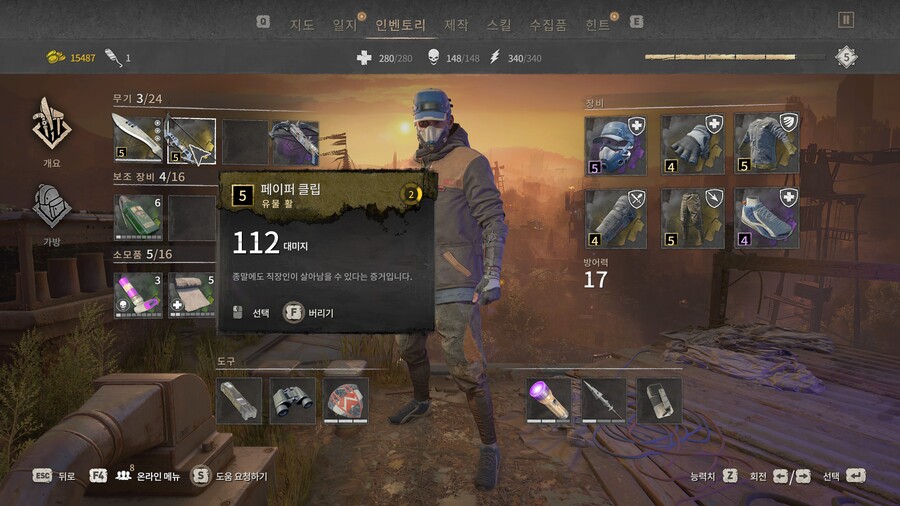
Task: Open the 일지 journal tab
Action: pos(344,24)
